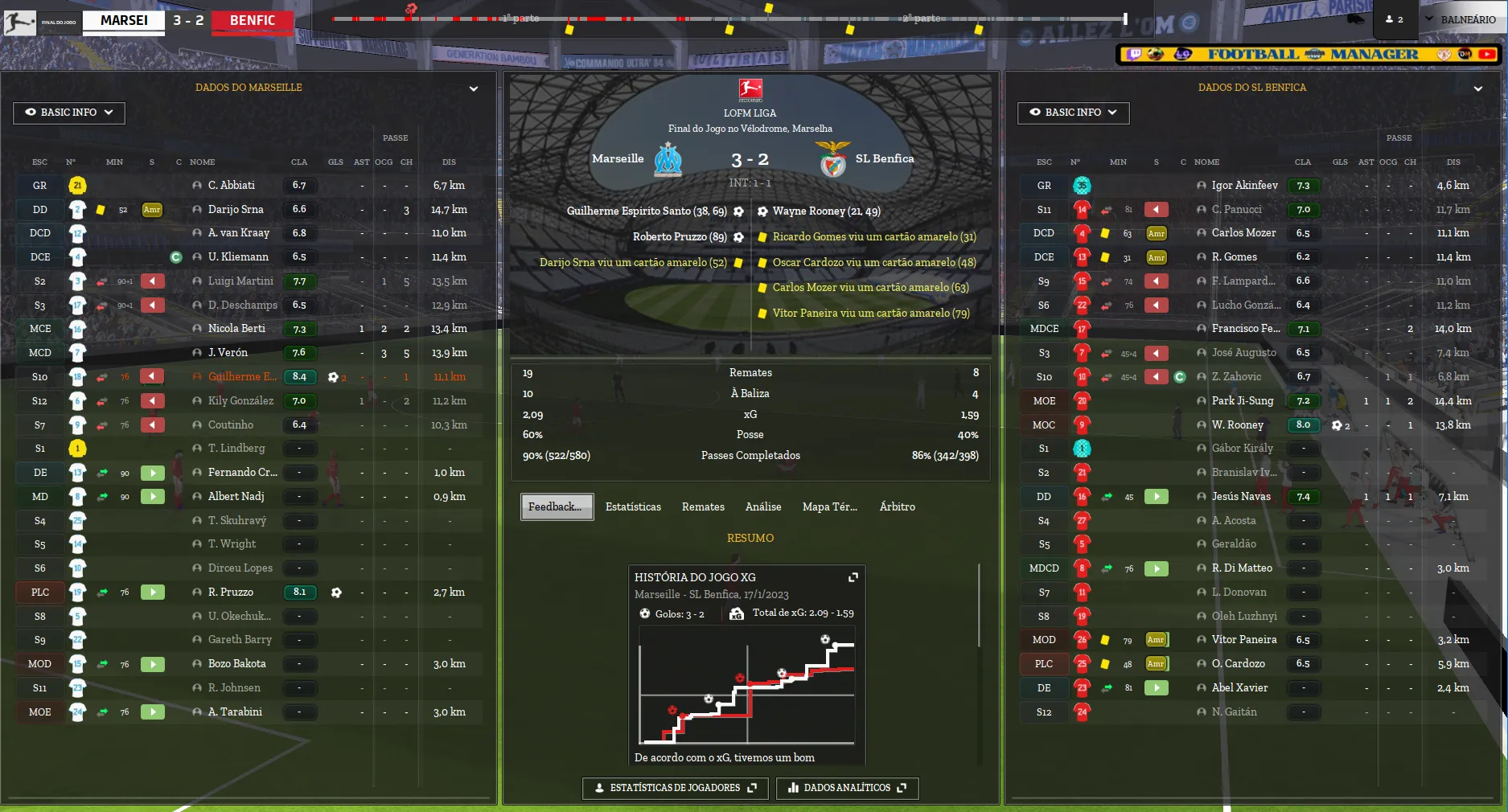Open the Análise tab
Image resolution: width=1508 pixels, height=812 pixels.
coord(763,506)
